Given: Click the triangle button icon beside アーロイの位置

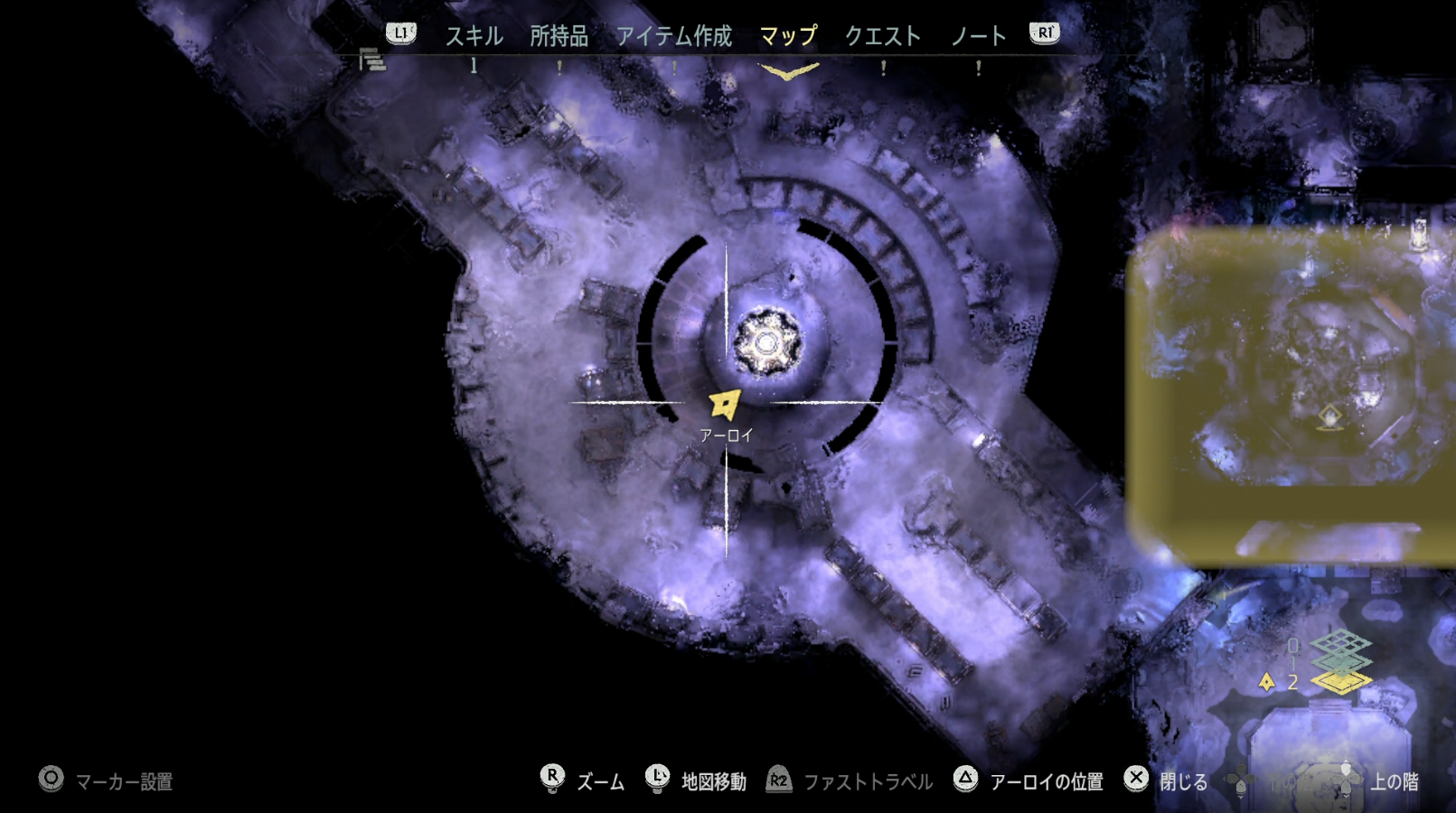Looking at the screenshot, I should coord(965,778).
